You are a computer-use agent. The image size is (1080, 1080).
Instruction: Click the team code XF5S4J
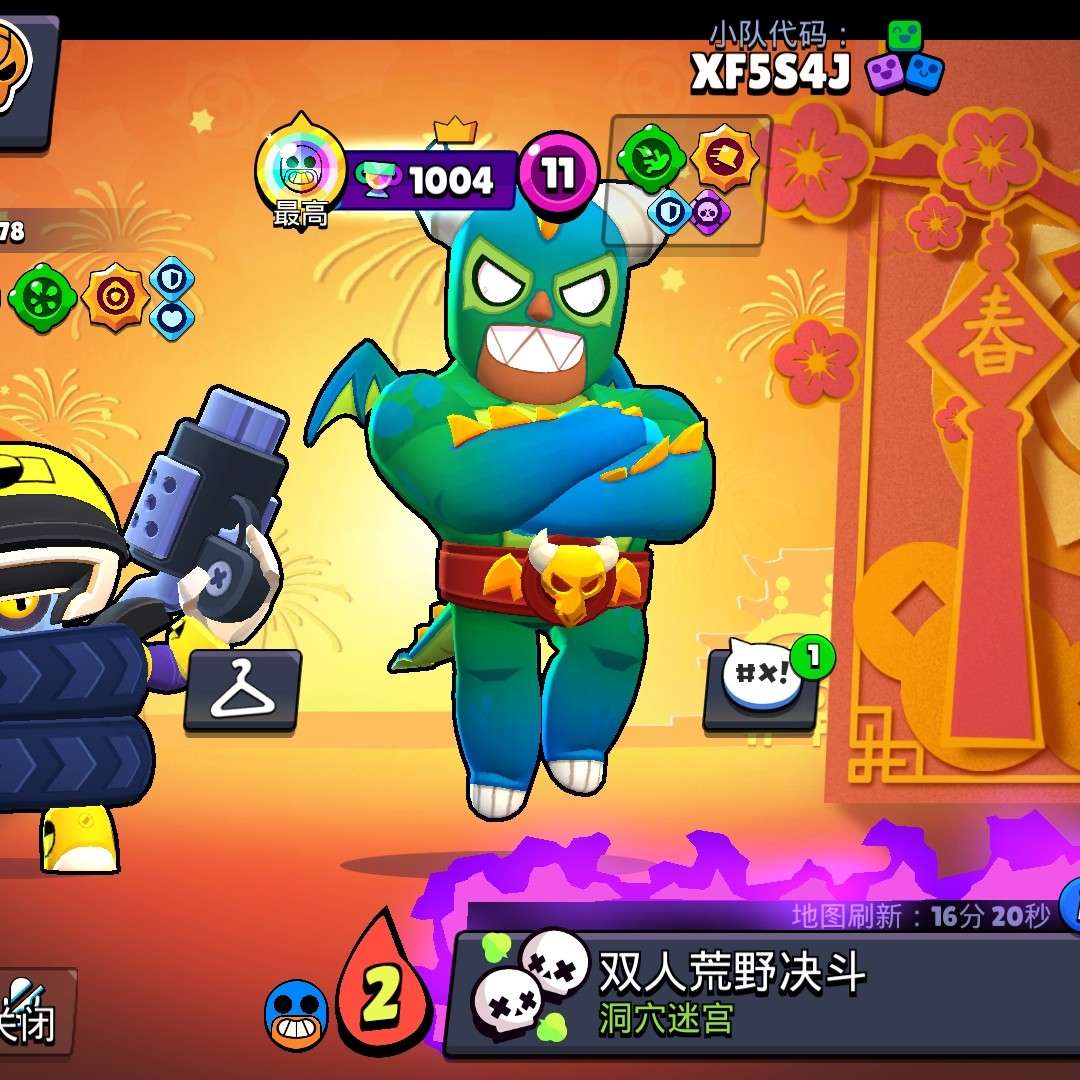pos(770,72)
